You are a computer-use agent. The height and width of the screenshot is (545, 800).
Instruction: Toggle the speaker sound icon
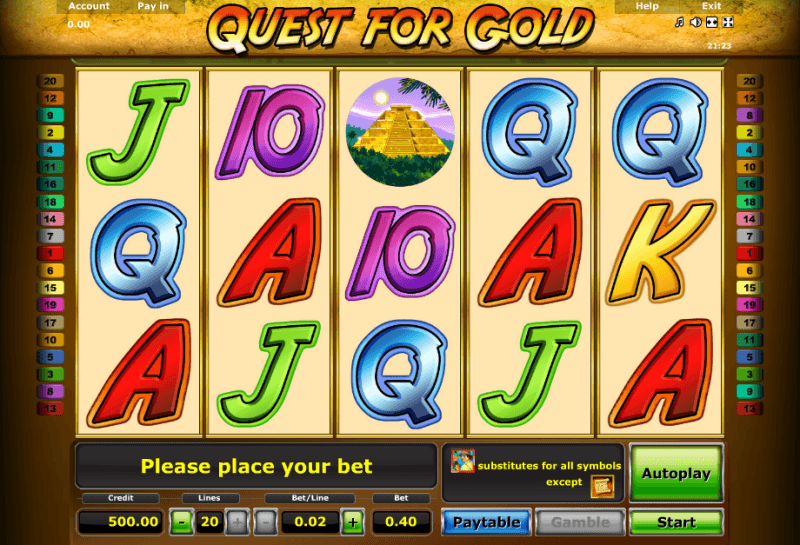coord(695,22)
